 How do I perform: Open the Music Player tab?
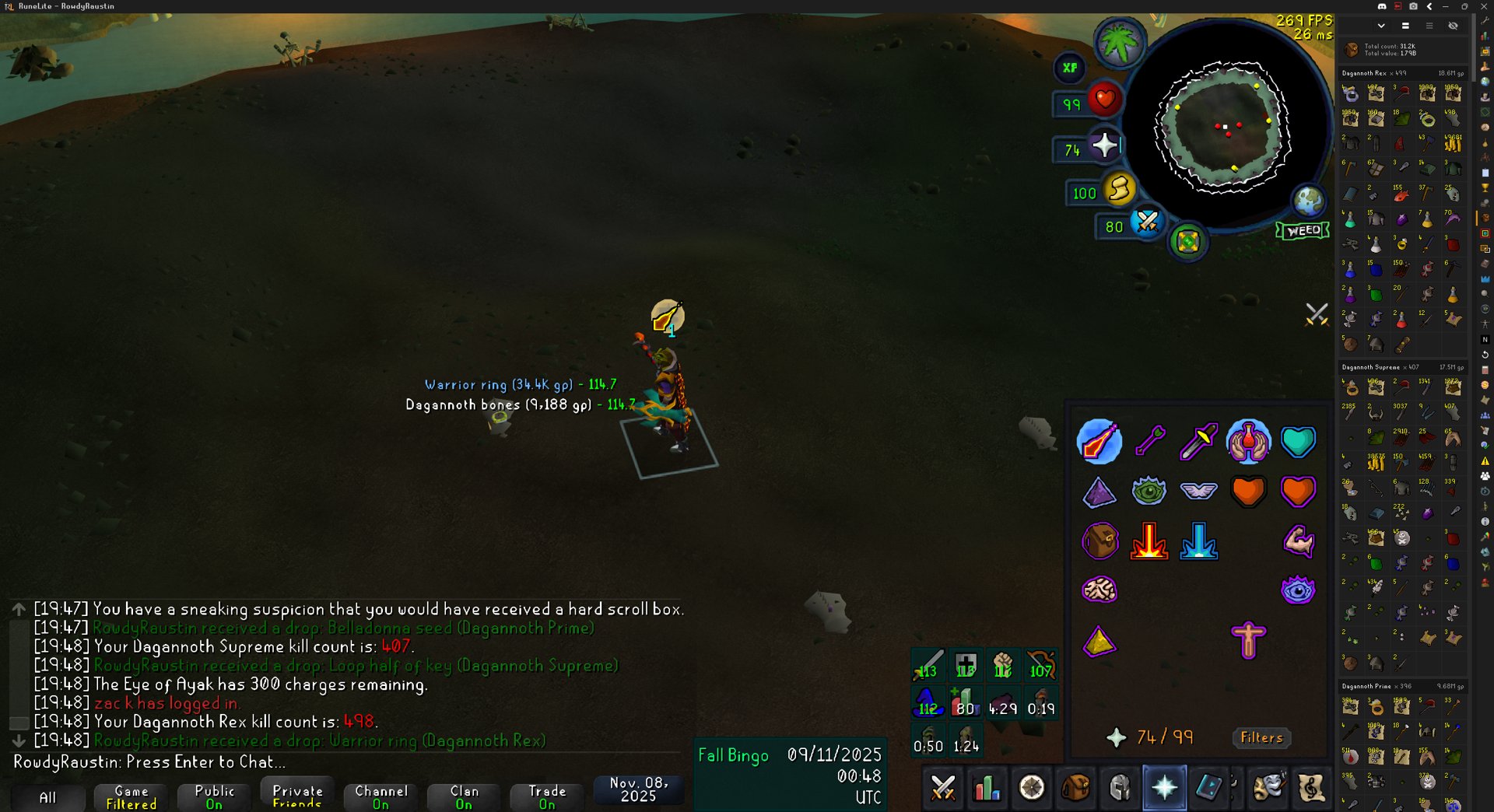tap(1311, 788)
